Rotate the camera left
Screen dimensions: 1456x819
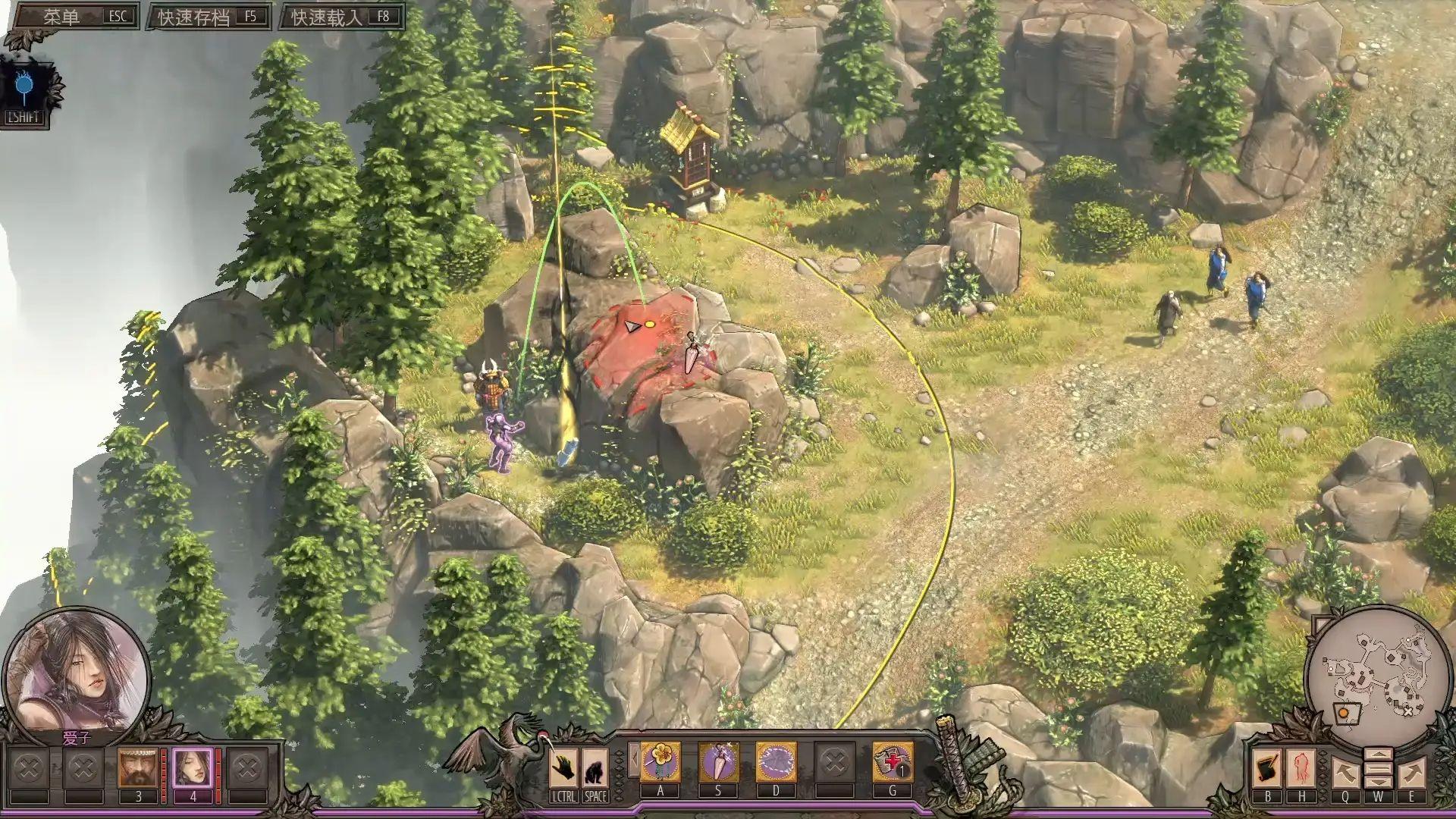[1344, 772]
